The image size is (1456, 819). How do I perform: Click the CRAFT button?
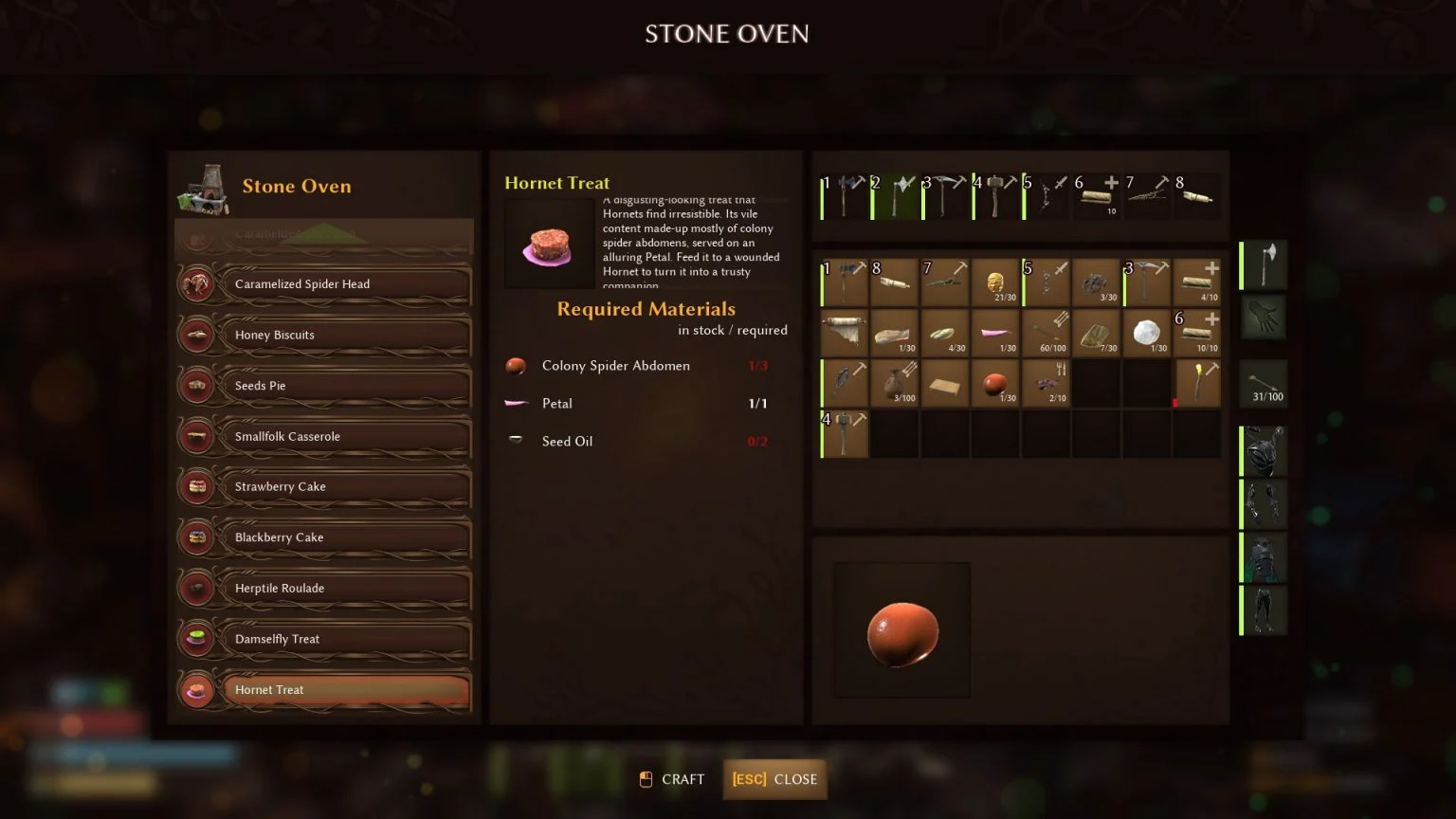point(671,779)
